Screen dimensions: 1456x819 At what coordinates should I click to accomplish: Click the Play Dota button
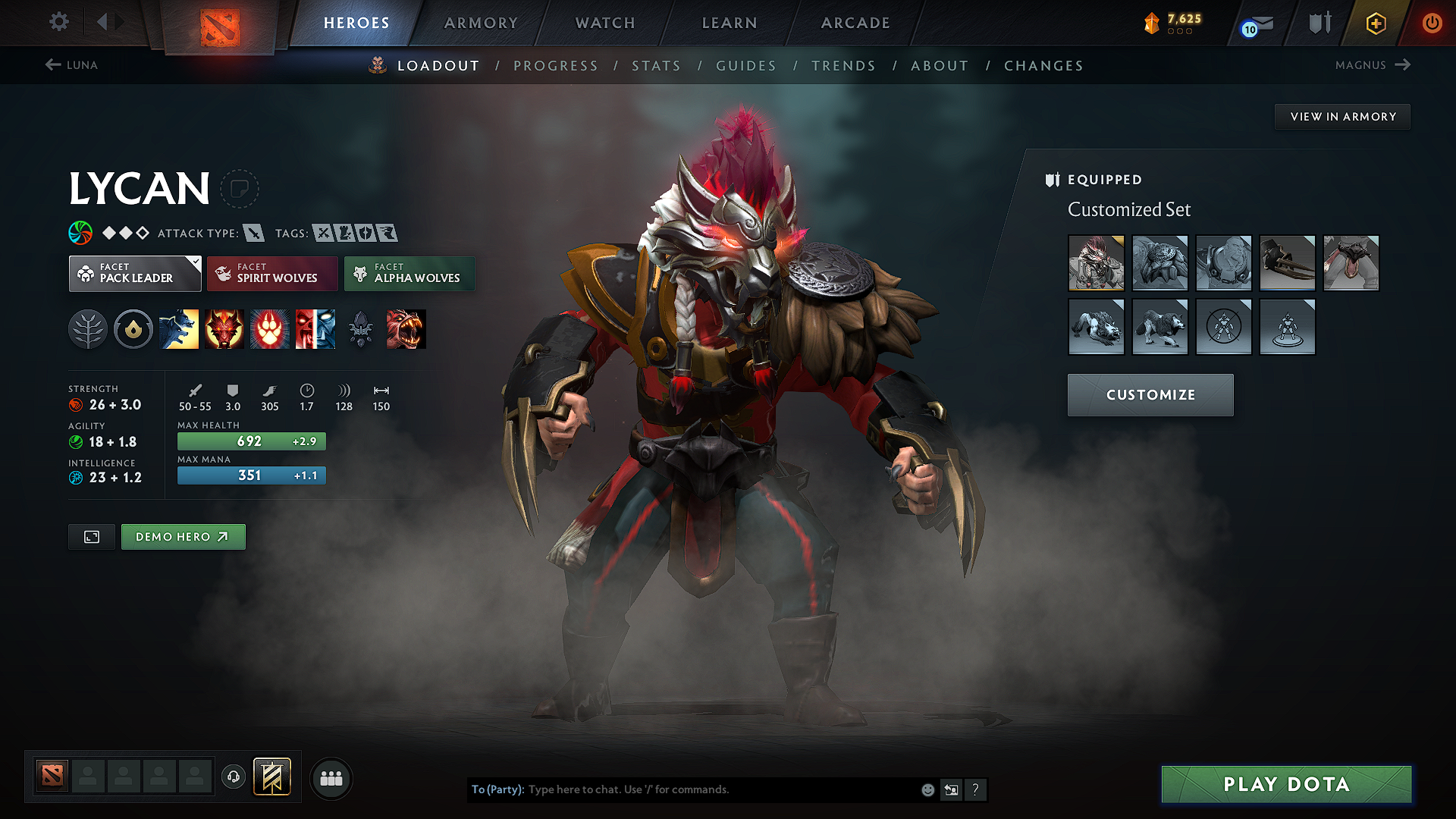[x=1286, y=784]
